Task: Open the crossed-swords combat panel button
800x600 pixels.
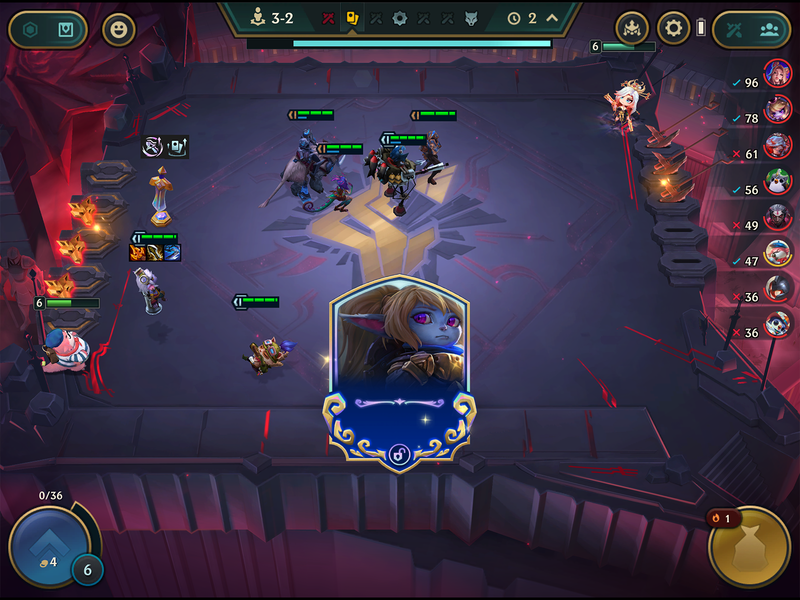Action: tap(734, 29)
